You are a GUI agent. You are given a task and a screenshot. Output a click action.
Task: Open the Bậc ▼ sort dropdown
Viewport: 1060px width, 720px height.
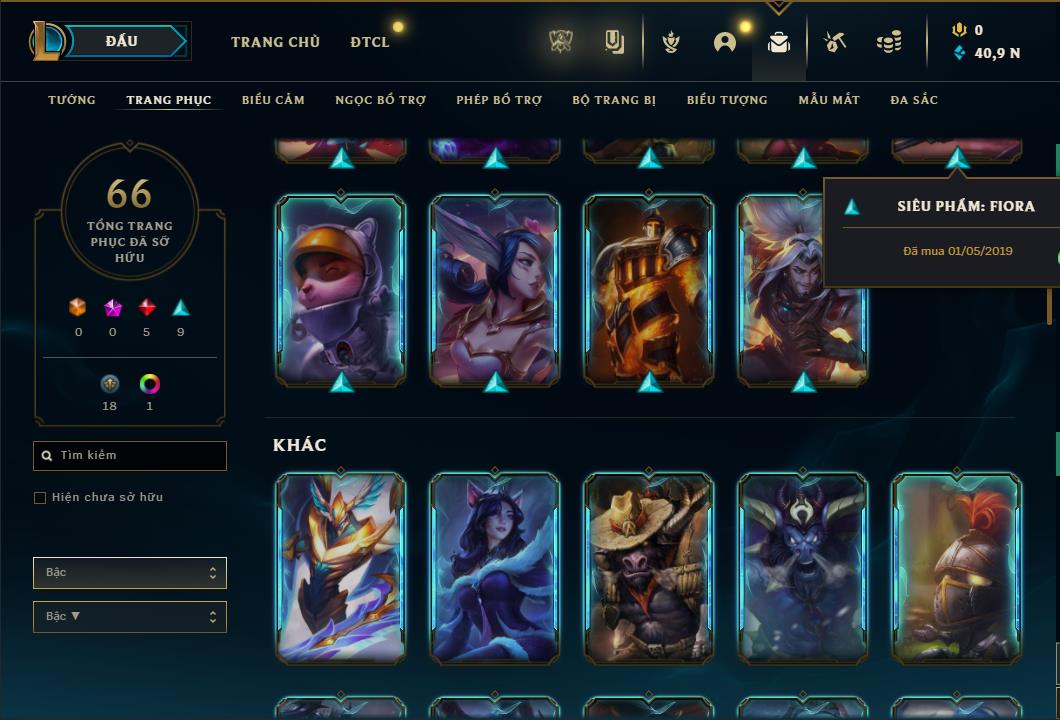pyautogui.click(x=130, y=617)
